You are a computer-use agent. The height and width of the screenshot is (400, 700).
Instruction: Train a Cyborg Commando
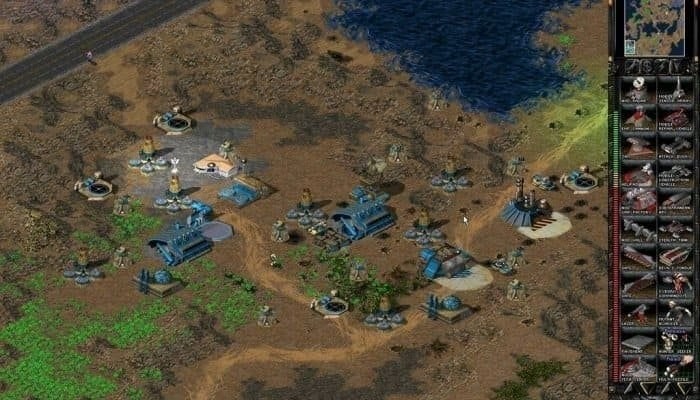[675, 288]
